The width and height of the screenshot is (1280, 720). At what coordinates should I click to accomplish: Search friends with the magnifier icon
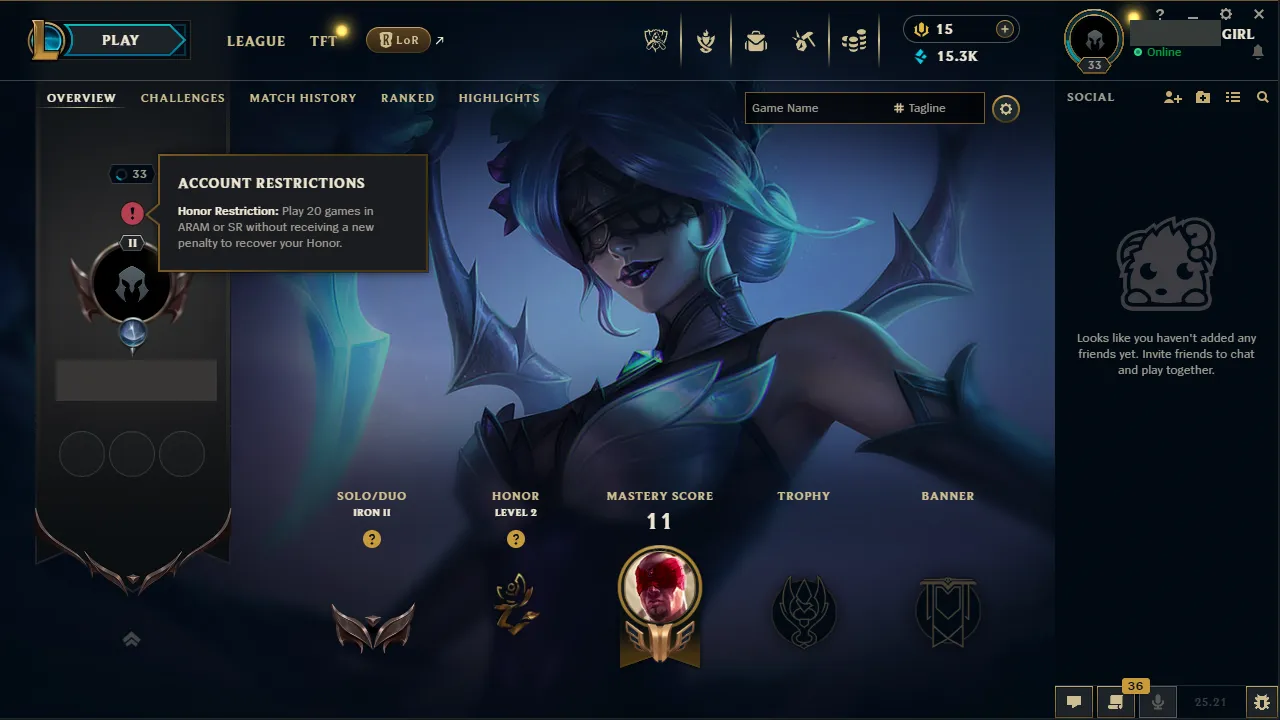(x=1262, y=97)
